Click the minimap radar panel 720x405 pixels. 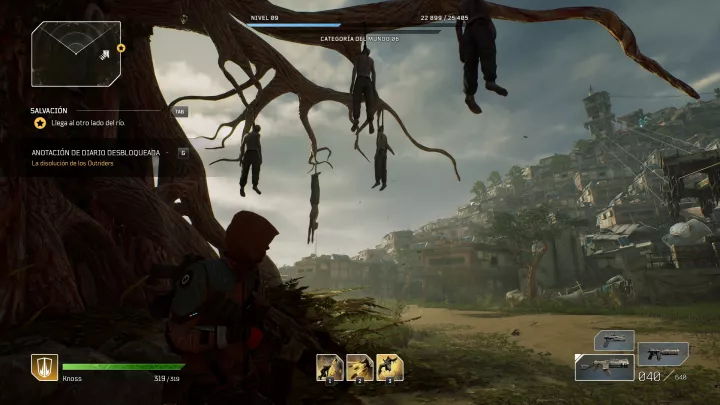[x=76, y=53]
